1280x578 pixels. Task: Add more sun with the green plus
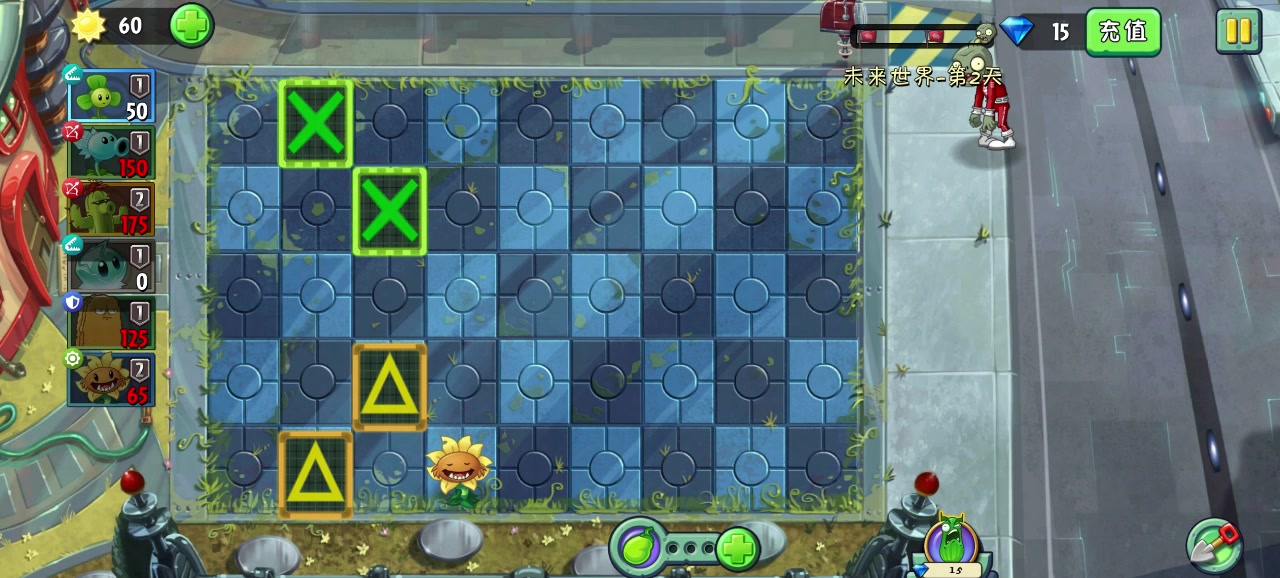click(x=191, y=26)
